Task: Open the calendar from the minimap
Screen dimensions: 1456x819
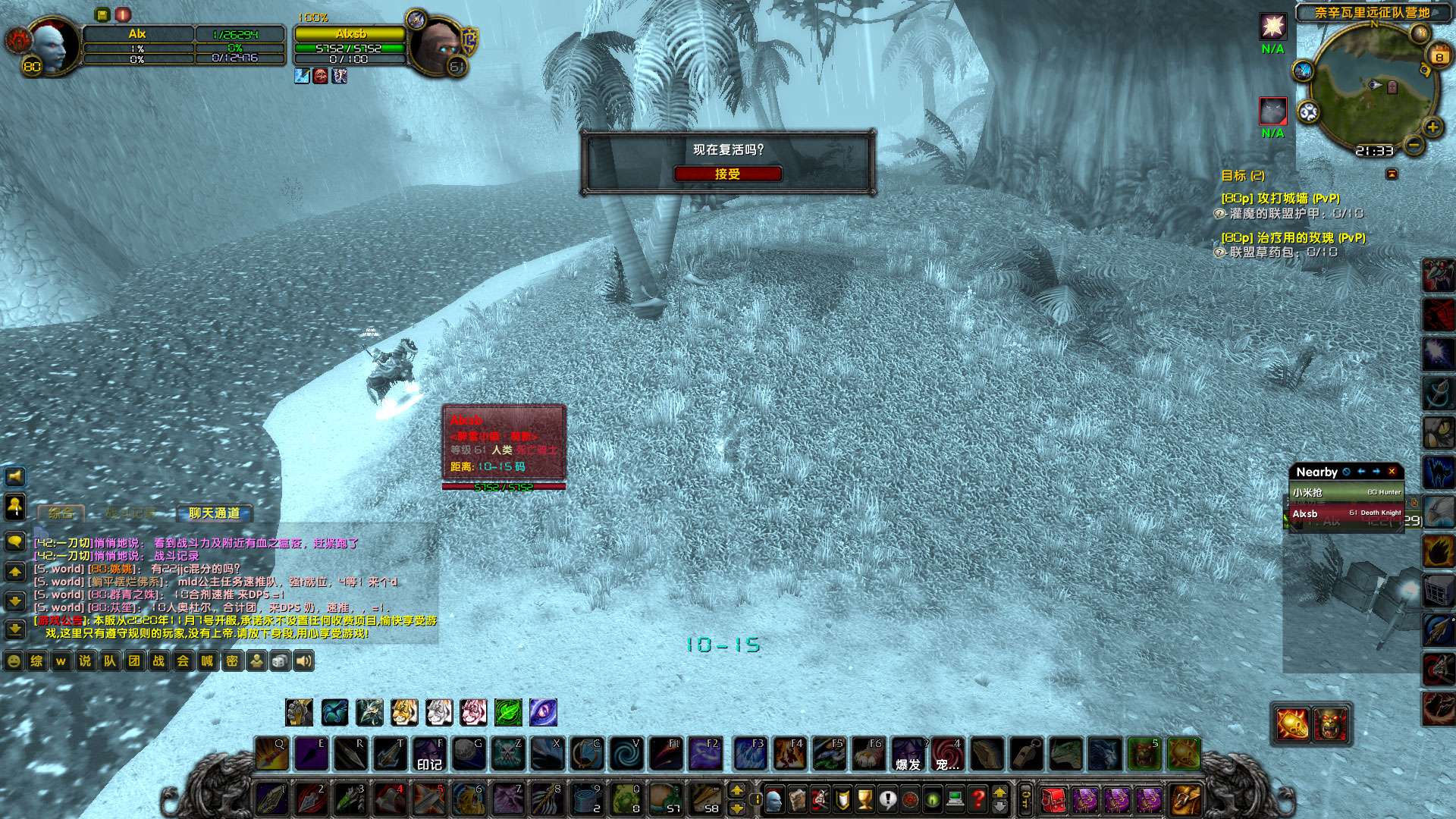Action: tap(1439, 55)
